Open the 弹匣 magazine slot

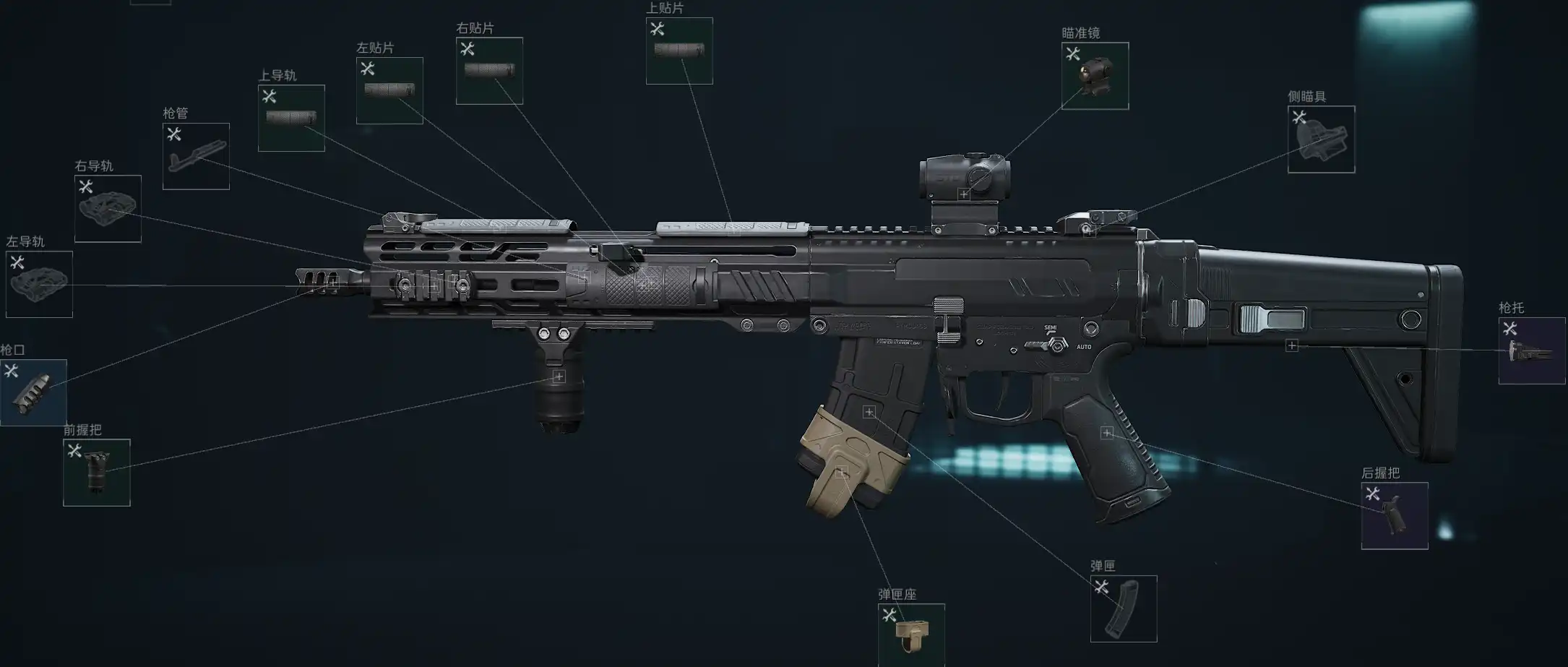click(x=1124, y=608)
